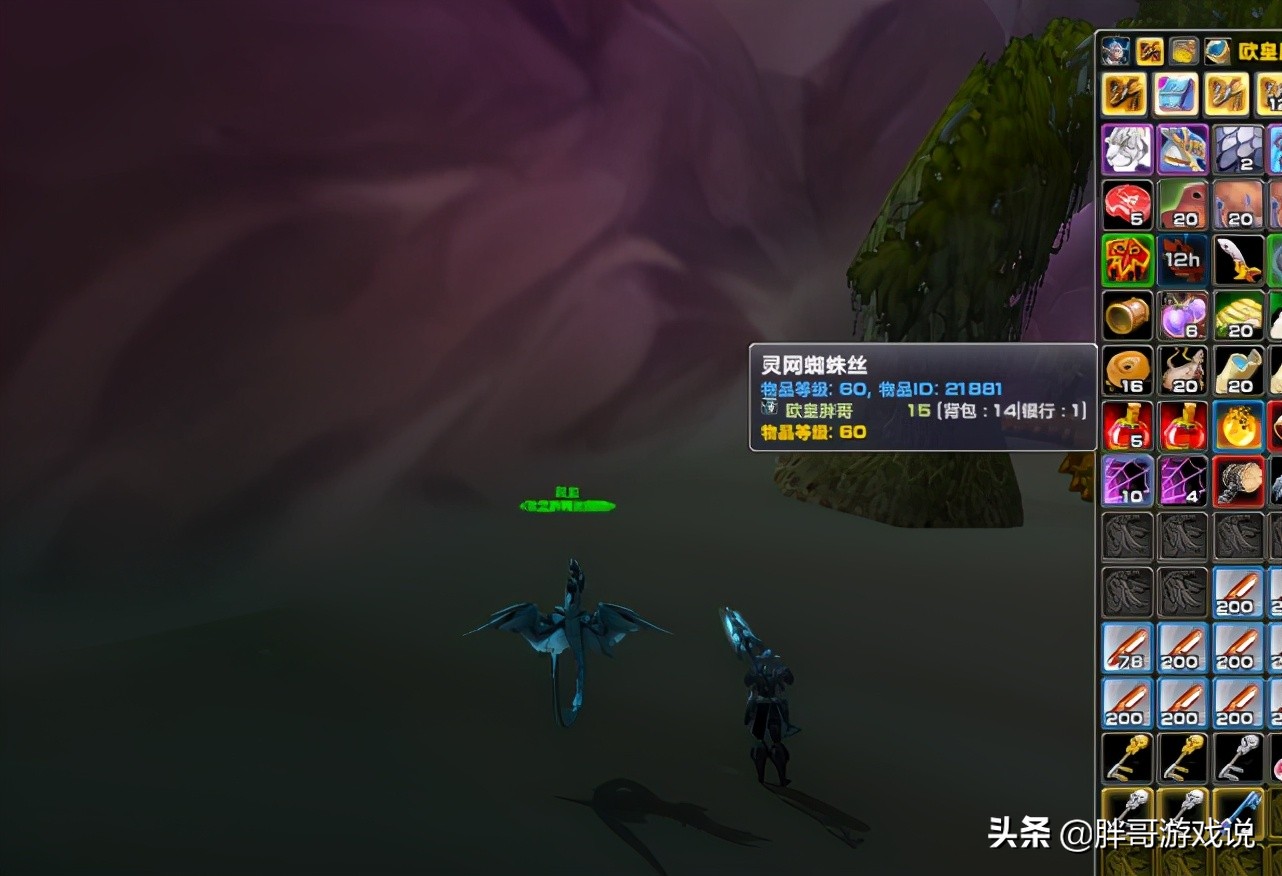Click a stack of 200 orange shards
Screen dimensions: 1282x876
click(x=1183, y=700)
